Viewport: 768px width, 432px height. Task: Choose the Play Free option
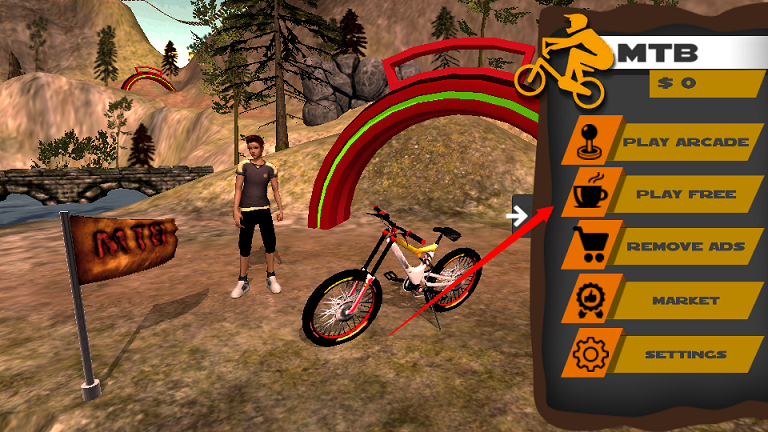(x=686, y=194)
